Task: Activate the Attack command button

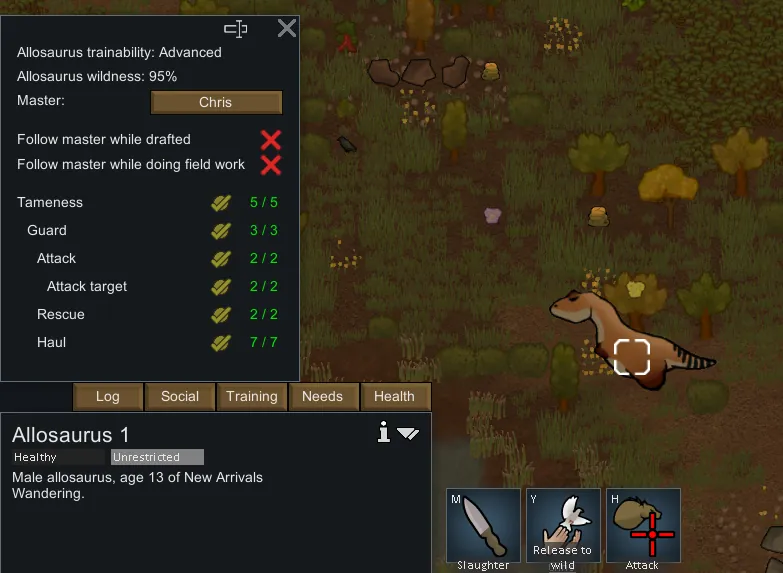Action: click(x=643, y=526)
